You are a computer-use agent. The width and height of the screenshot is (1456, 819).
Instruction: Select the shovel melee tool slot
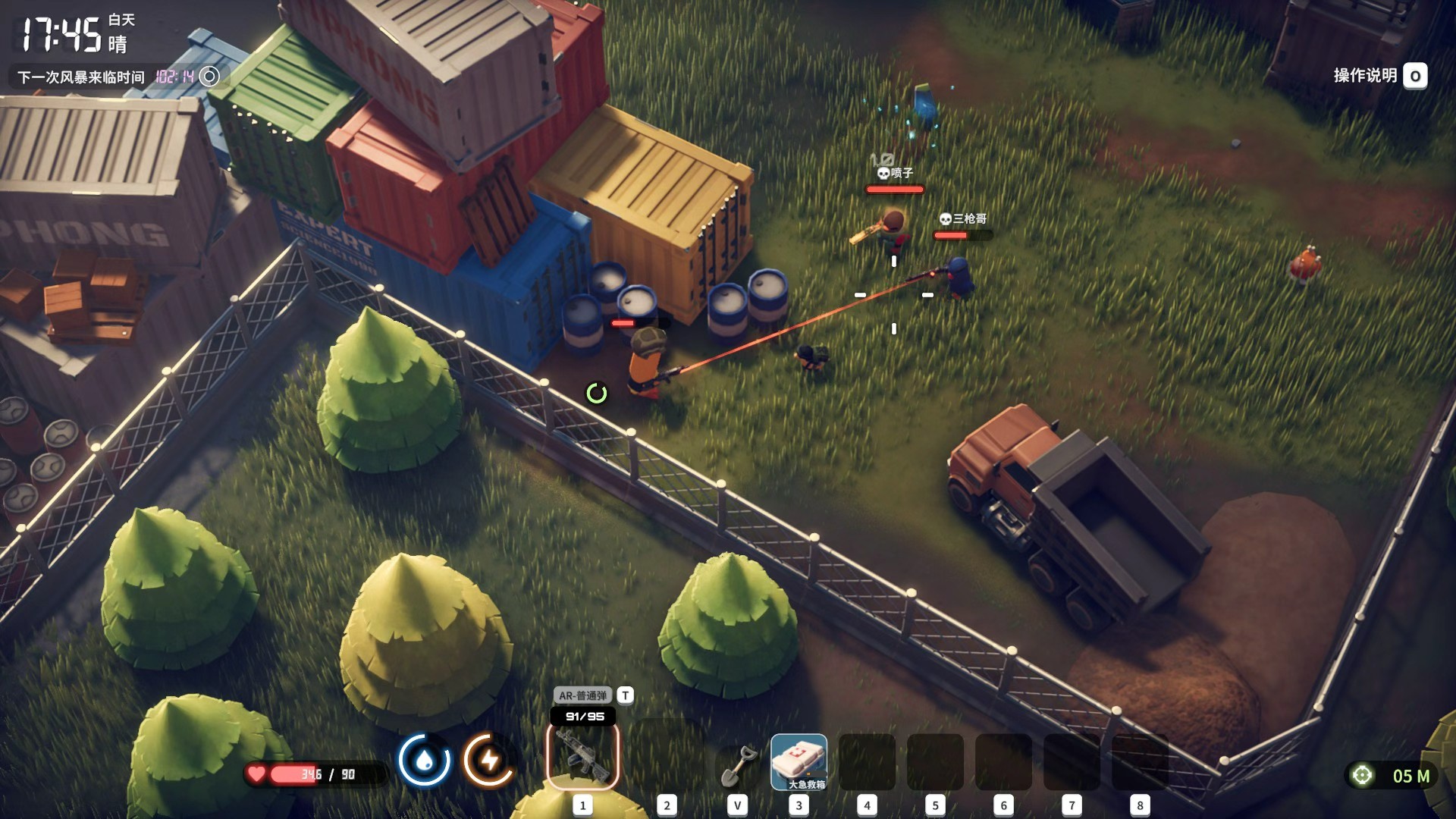[737, 764]
